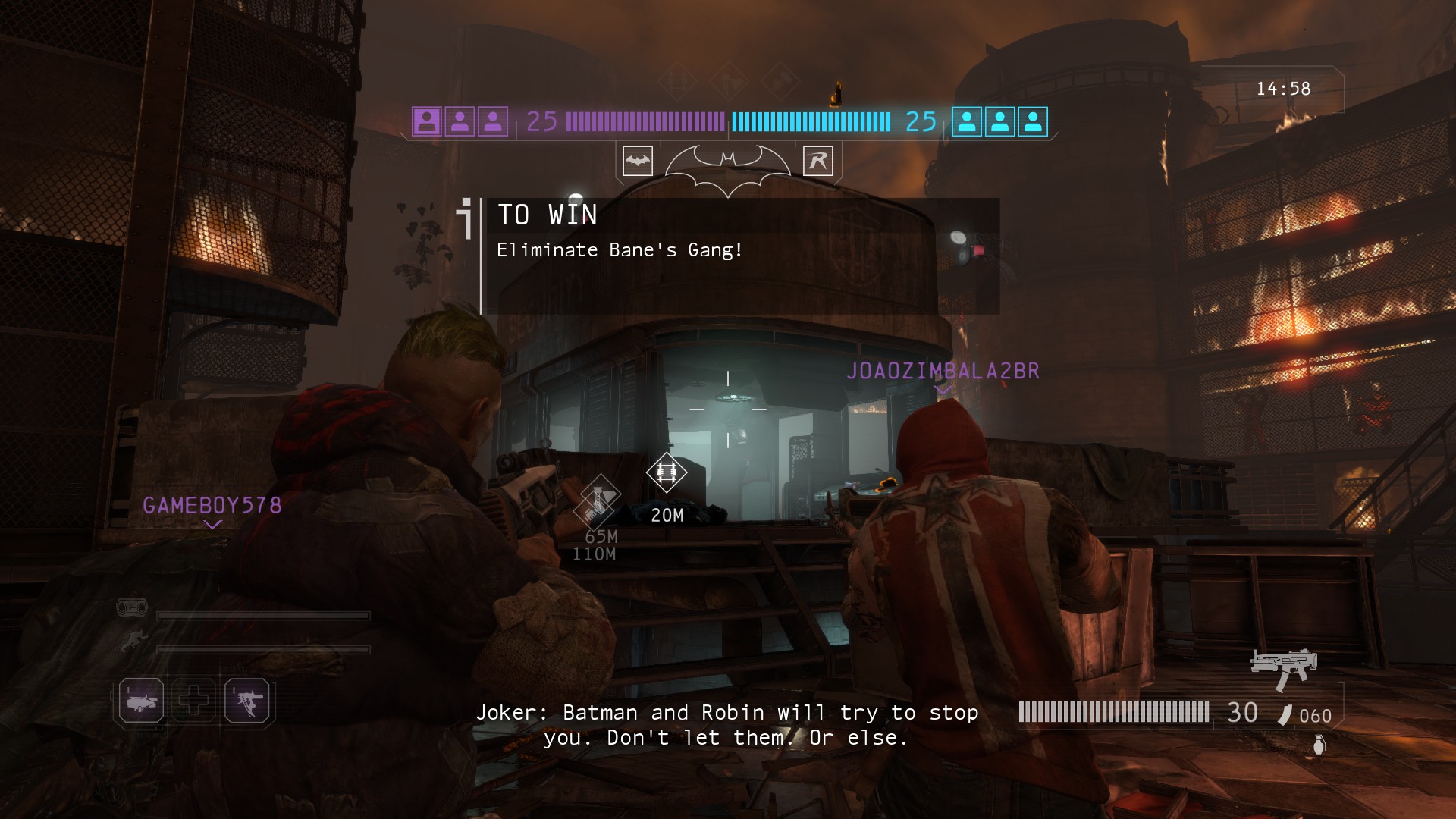Click the grenade icon below ammo
The image size is (1456, 819).
click(1319, 745)
